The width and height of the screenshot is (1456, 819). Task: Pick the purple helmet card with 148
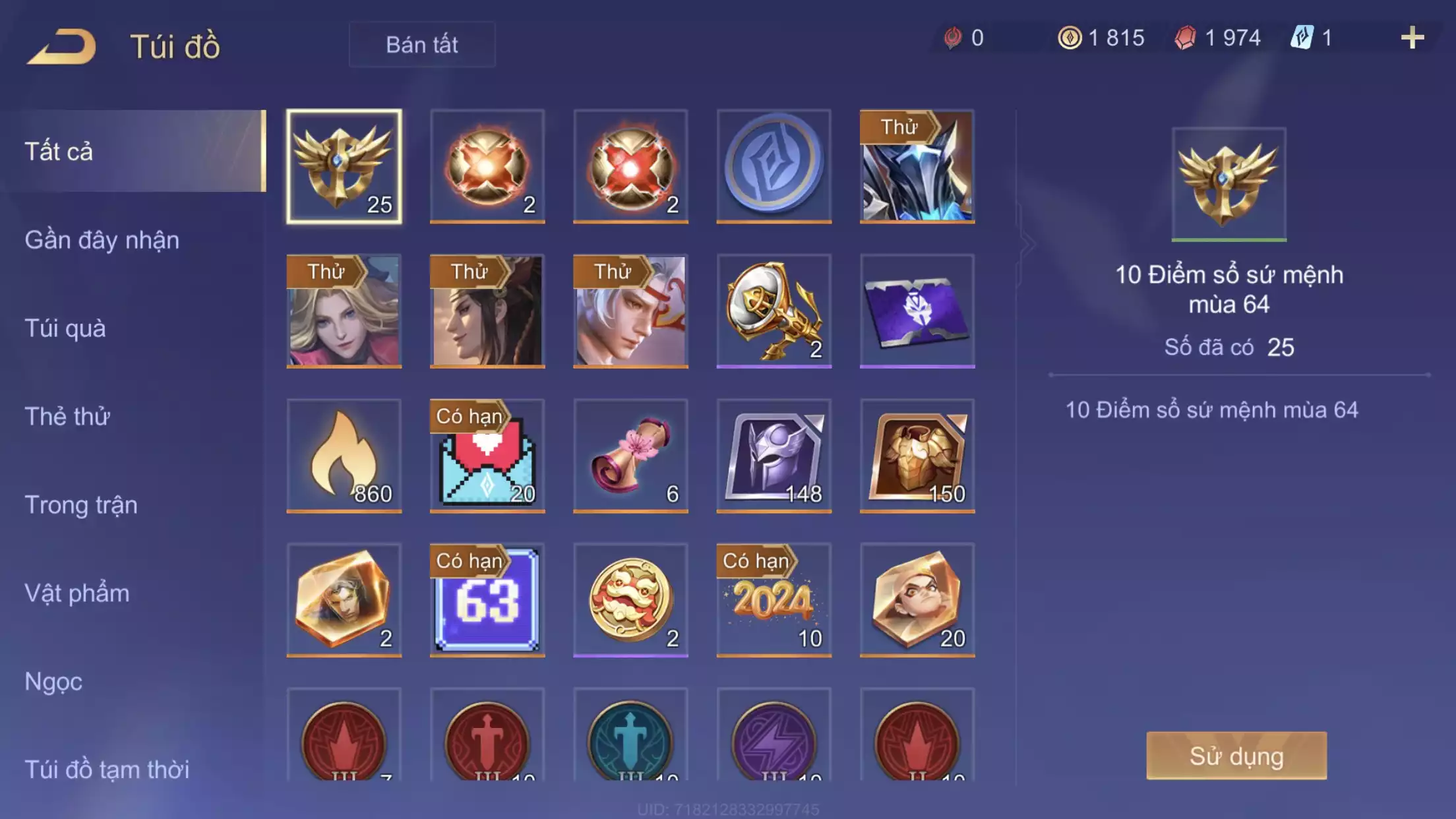(x=773, y=456)
